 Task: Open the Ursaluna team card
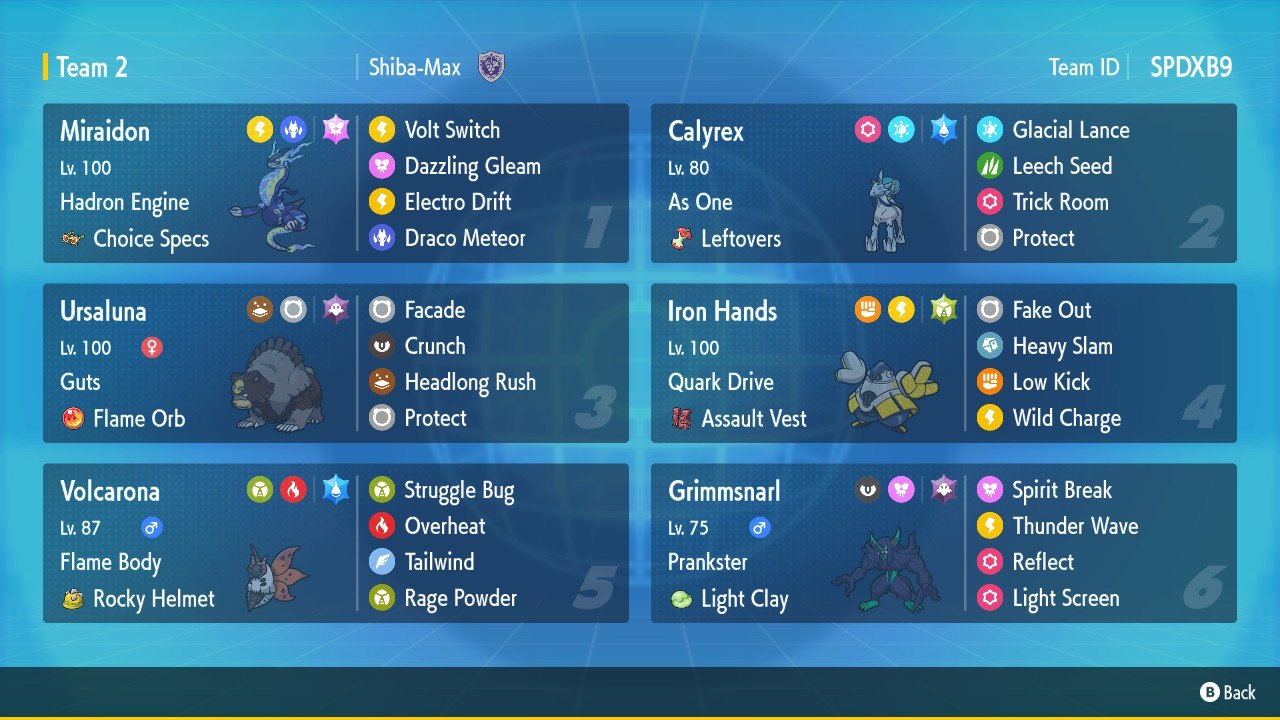point(335,363)
